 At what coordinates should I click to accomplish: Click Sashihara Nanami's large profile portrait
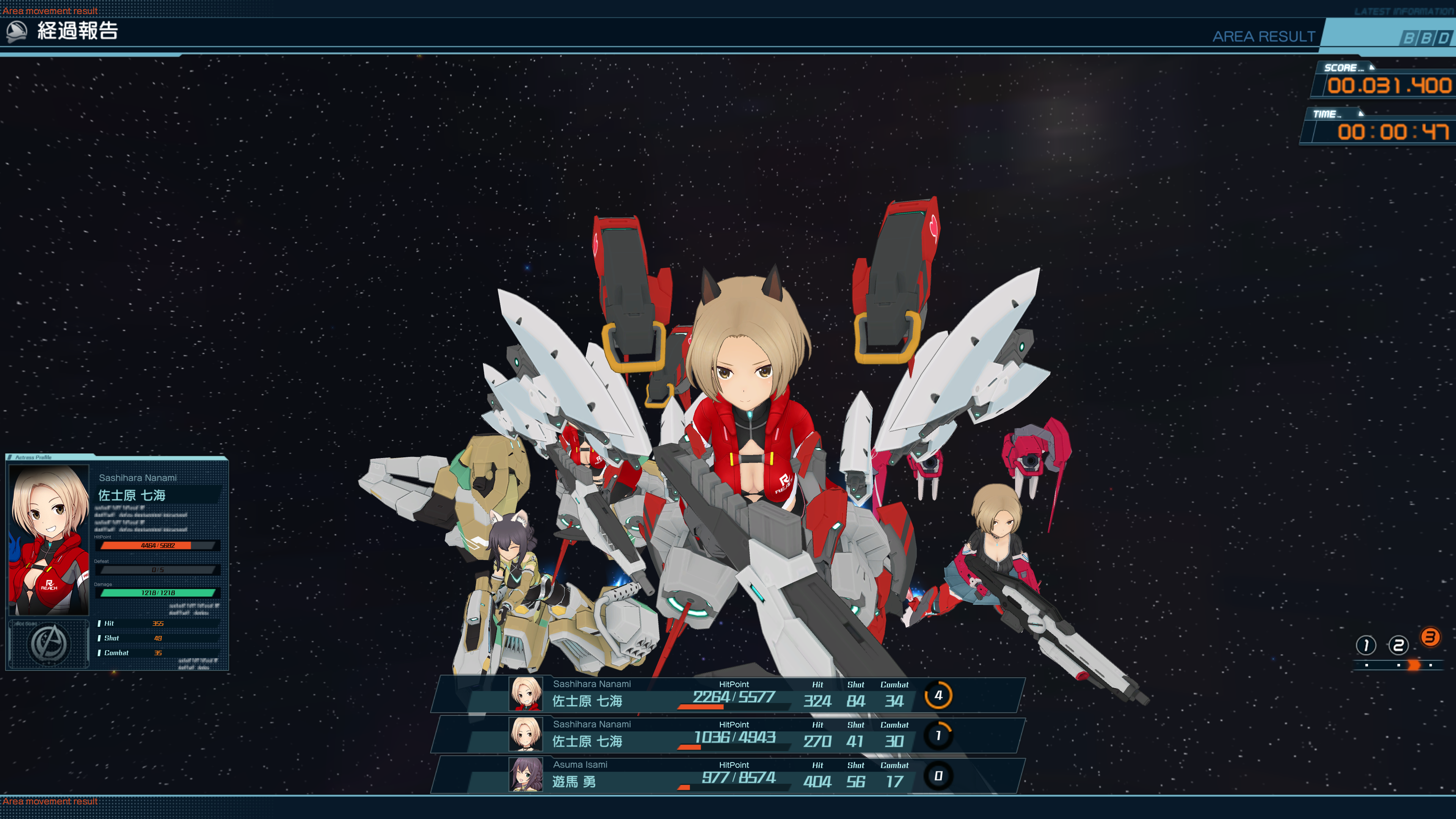49,540
